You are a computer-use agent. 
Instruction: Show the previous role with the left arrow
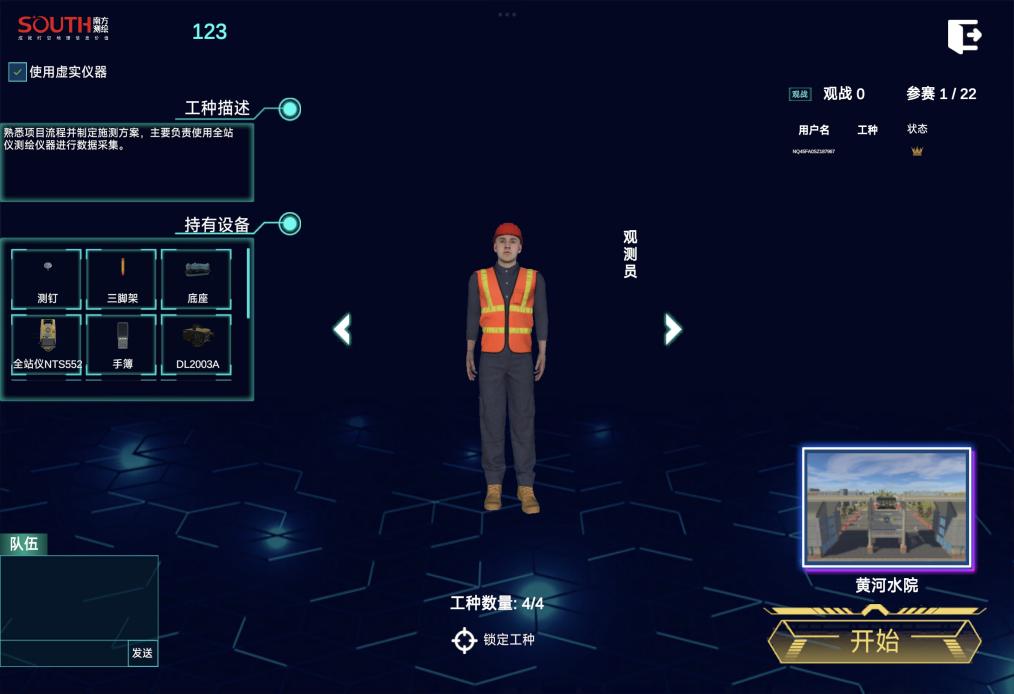pos(342,328)
